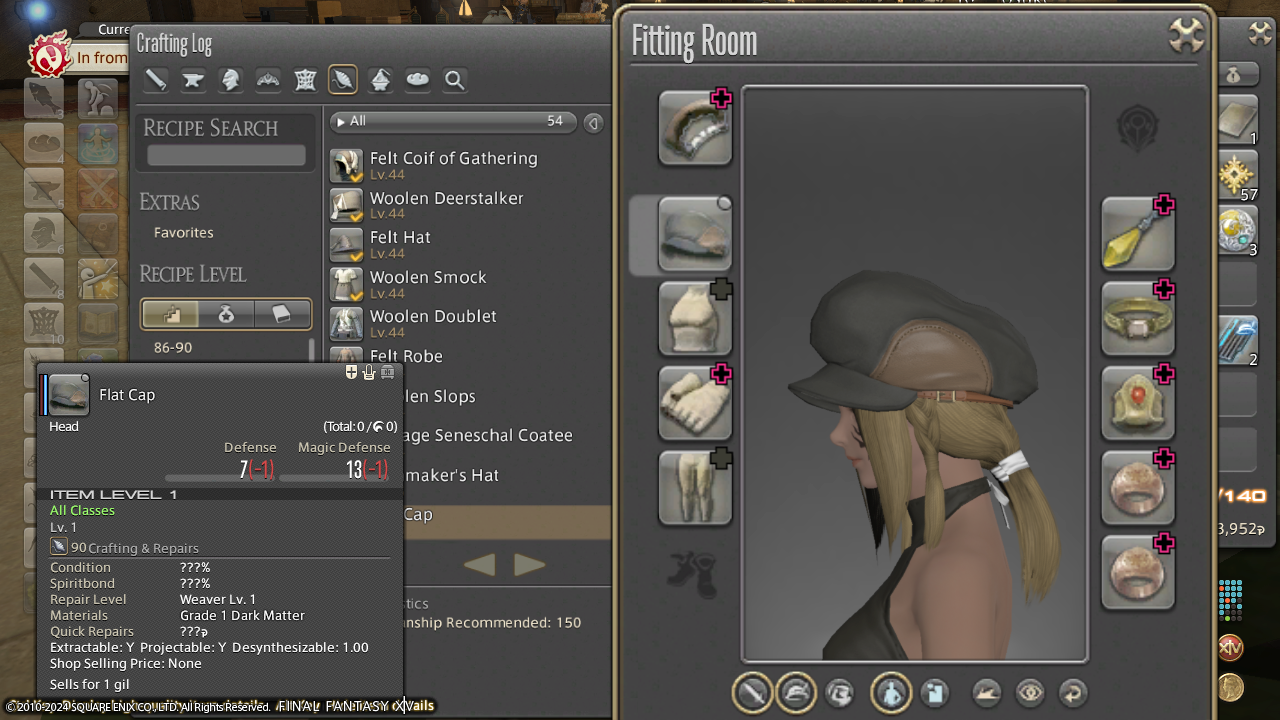The image size is (1280, 720).
Task: Toggle the sword weapon display button
Action: 753,692
